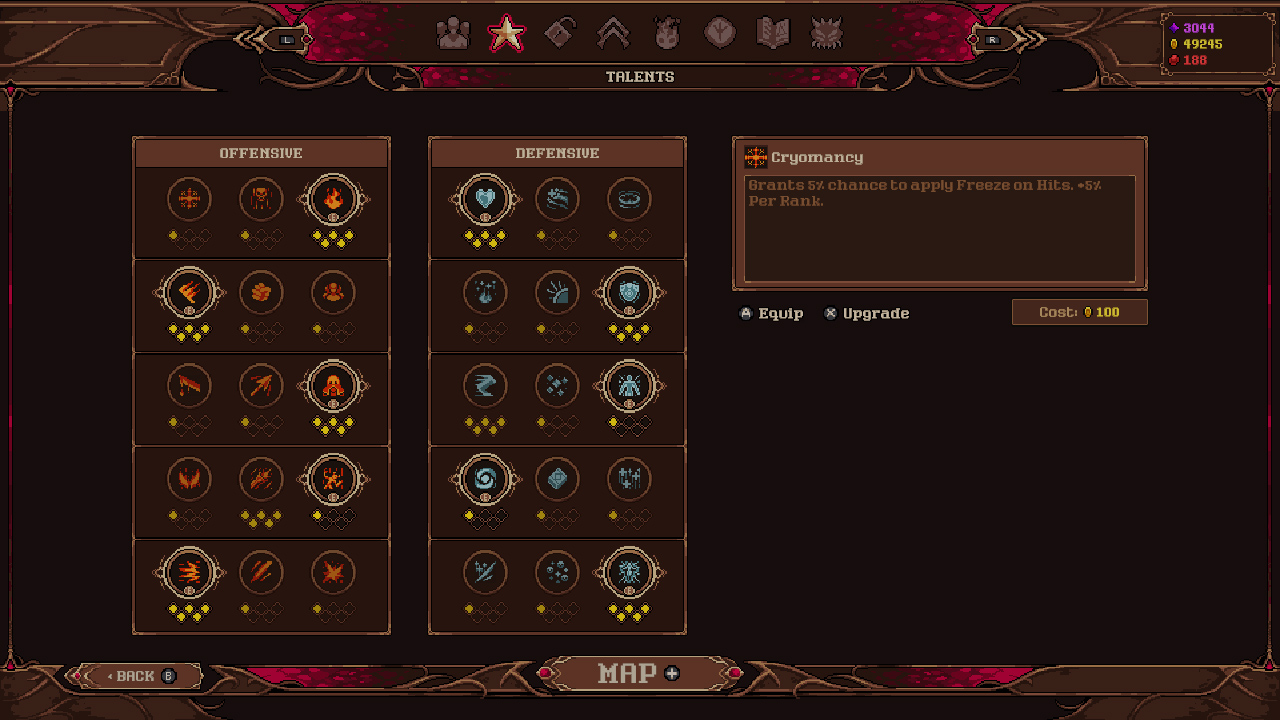Open the party roster tab at far left of navigation
The width and height of the screenshot is (1280, 720).
click(454, 33)
